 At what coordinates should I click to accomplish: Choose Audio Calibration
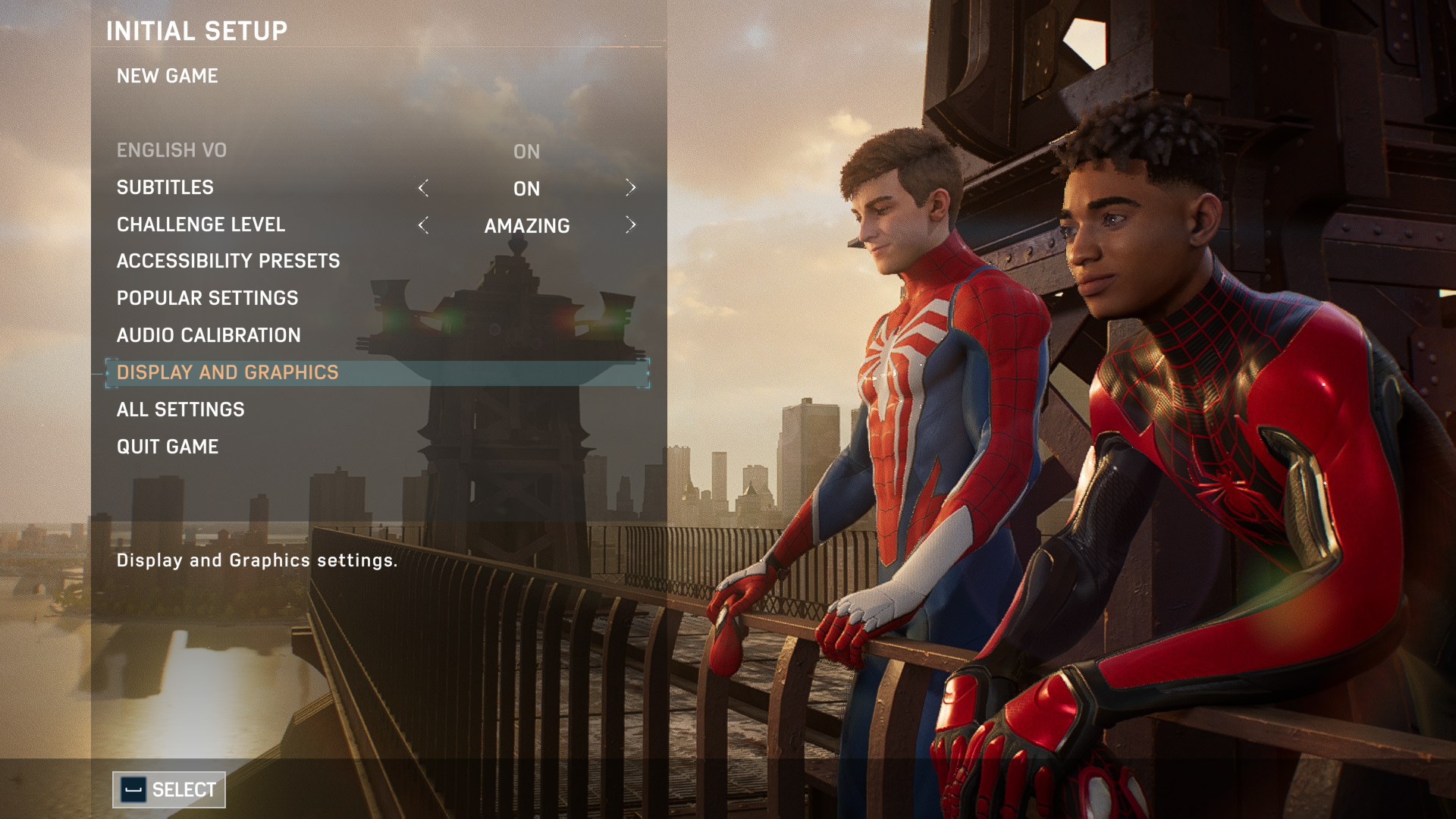coord(209,335)
